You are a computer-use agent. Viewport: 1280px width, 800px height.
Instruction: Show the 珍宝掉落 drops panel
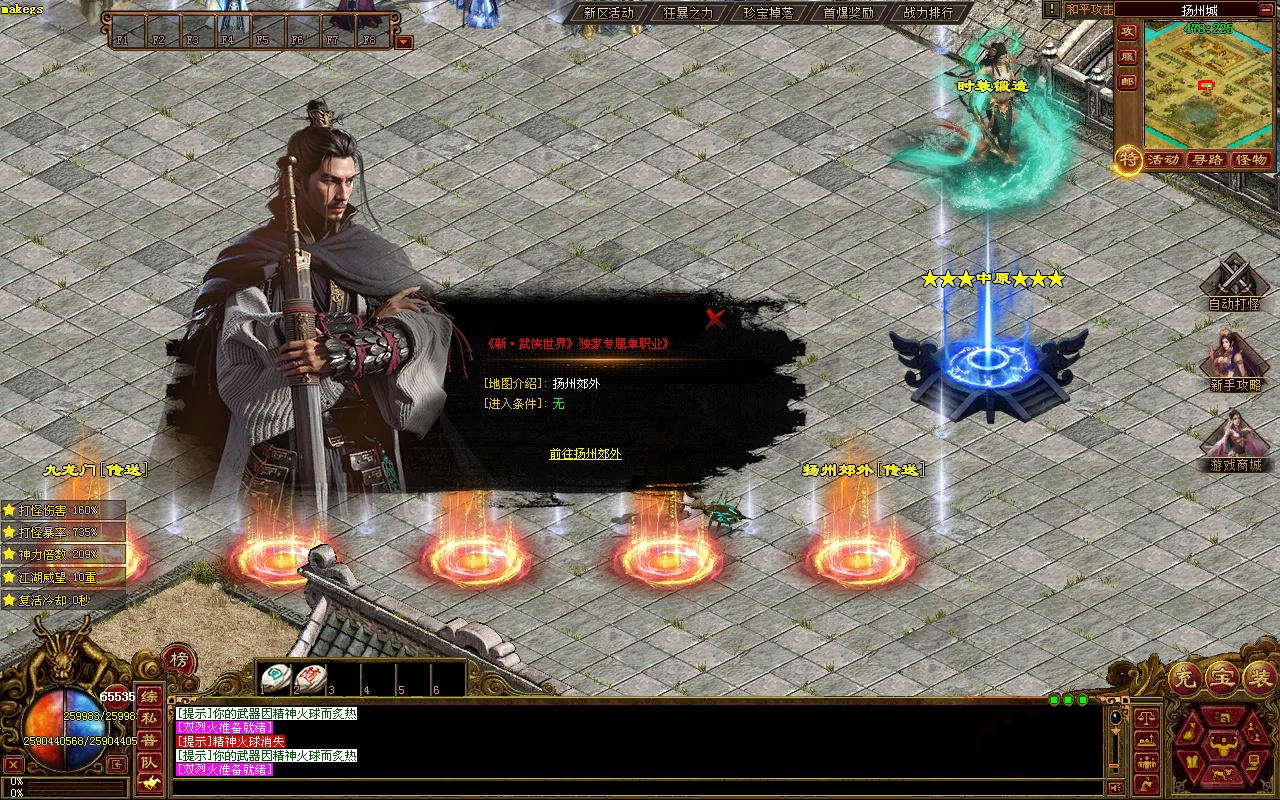(768, 13)
